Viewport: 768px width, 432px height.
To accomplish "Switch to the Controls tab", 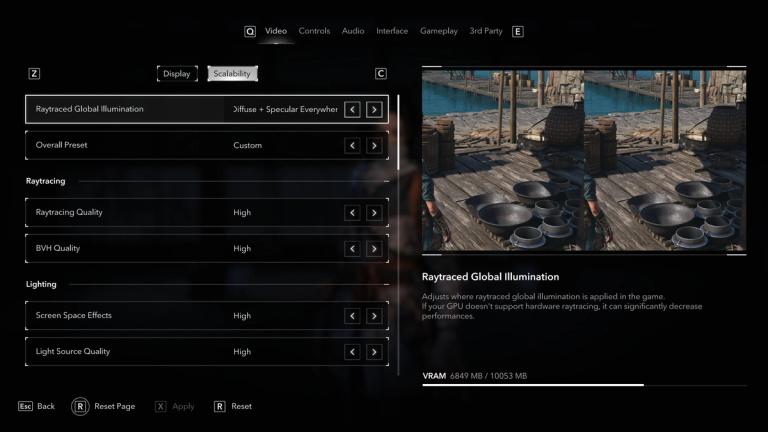I will pos(314,31).
